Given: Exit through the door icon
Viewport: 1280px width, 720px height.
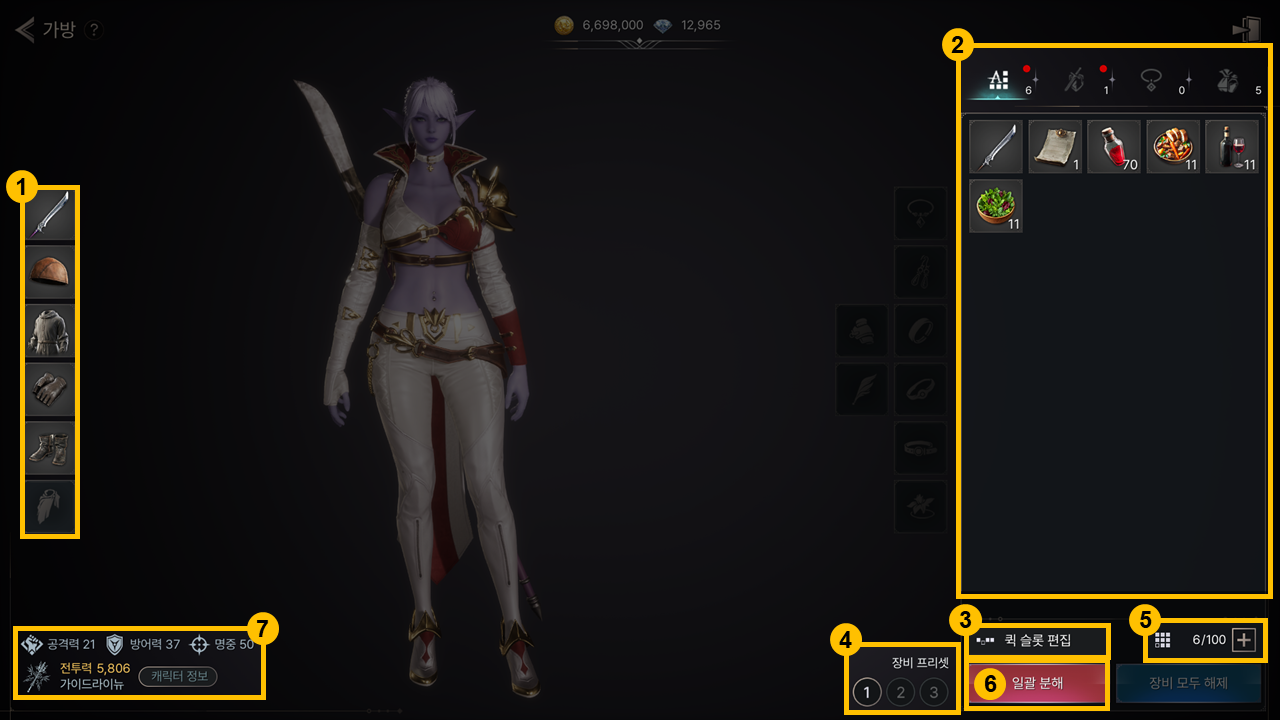Looking at the screenshot, I should coord(1246,29).
